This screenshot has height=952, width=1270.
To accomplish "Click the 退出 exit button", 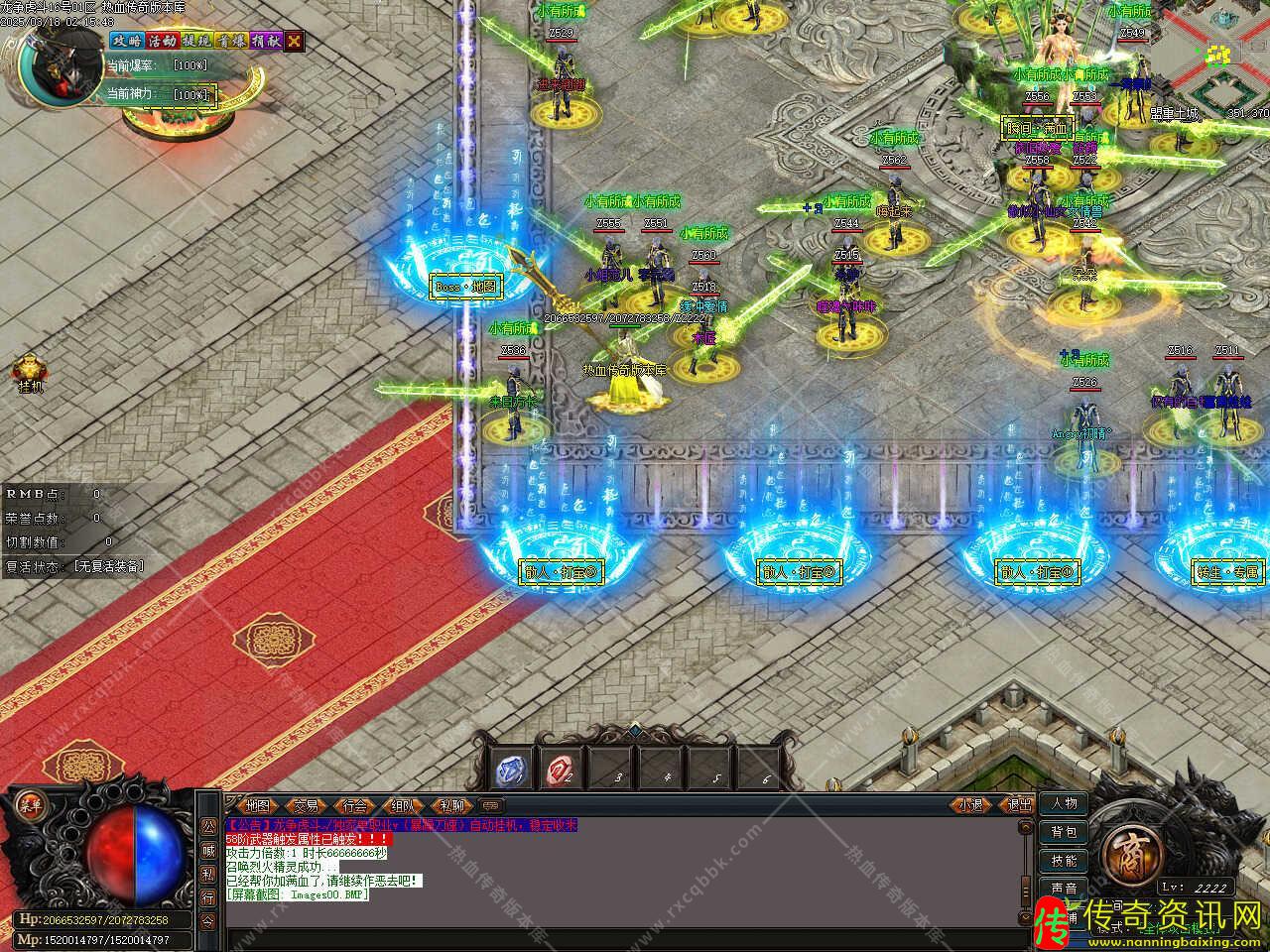I will tap(1019, 805).
